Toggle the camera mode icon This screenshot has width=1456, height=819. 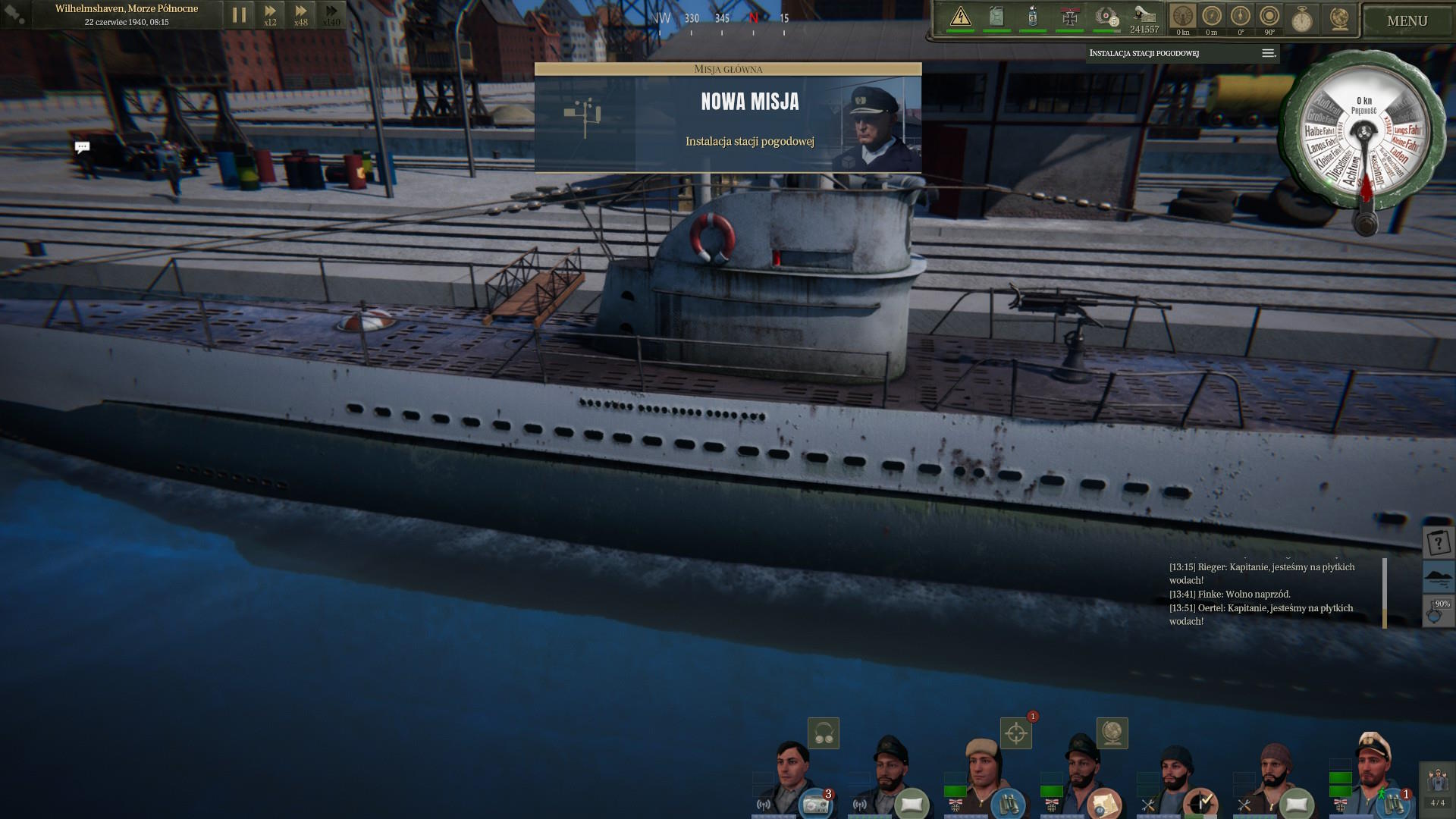pos(15,14)
